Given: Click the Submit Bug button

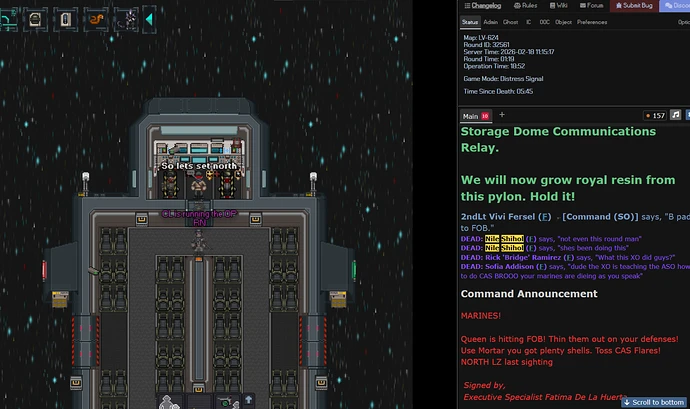Looking at the screenshot, I should (x=636, y=6).
